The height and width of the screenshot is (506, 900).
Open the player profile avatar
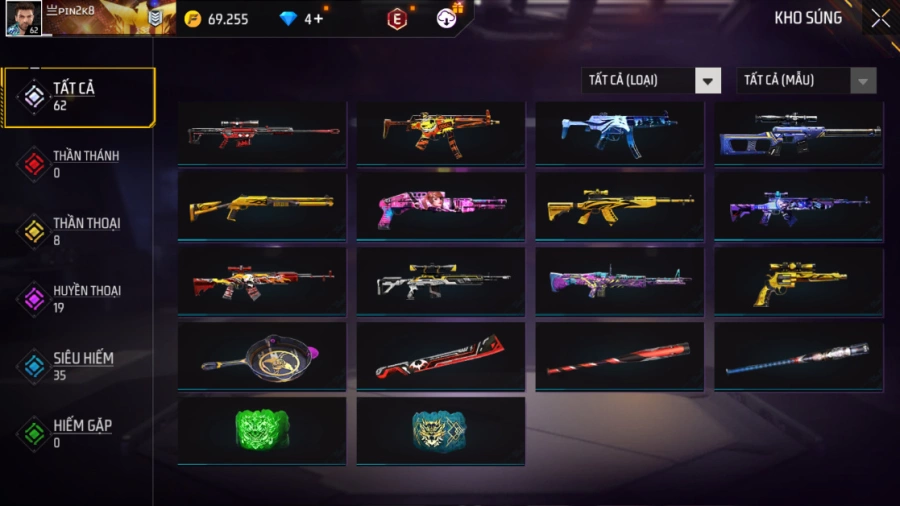coord(24,18)
